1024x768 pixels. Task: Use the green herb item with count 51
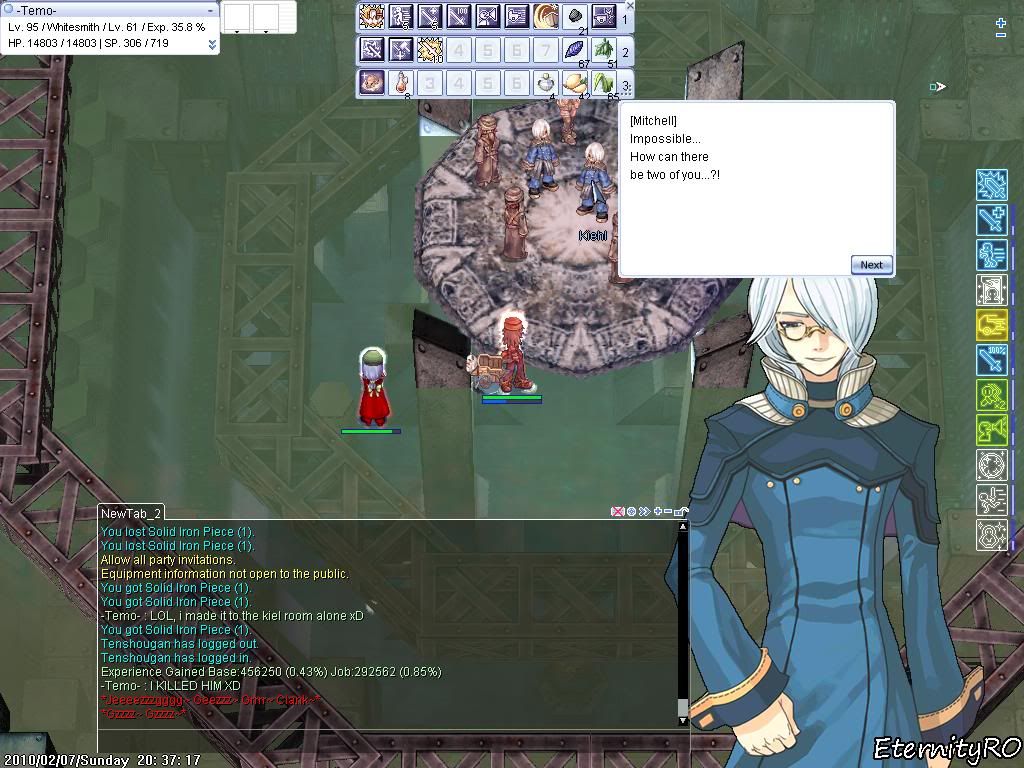(x=604, y=50)
